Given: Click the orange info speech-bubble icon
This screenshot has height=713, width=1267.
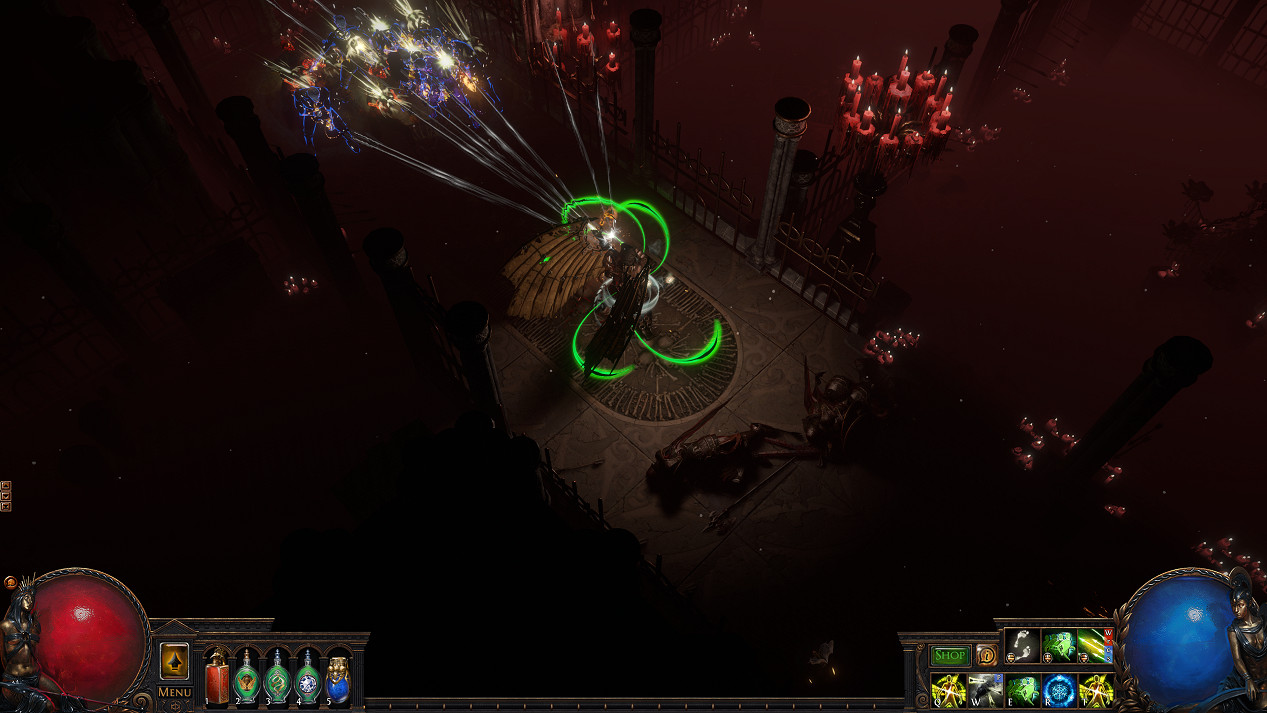Looking at the screenshot, I should click(985, 656).
